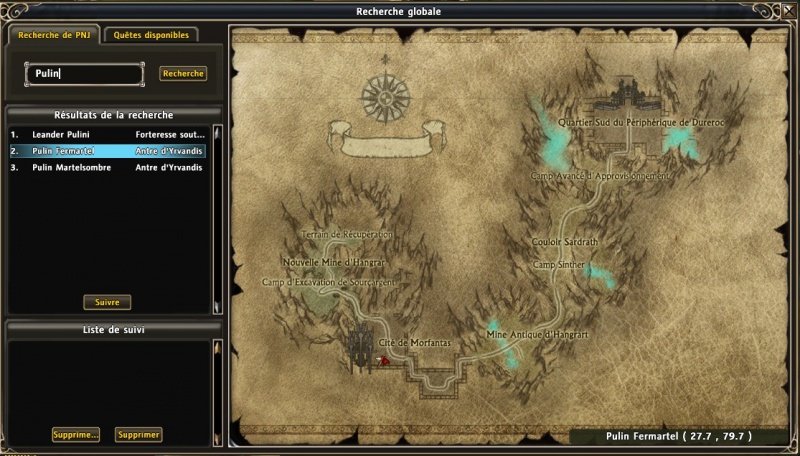The image size is (800, 456).
Task: Click the Supprimer button
Action: tap(138, 435)
